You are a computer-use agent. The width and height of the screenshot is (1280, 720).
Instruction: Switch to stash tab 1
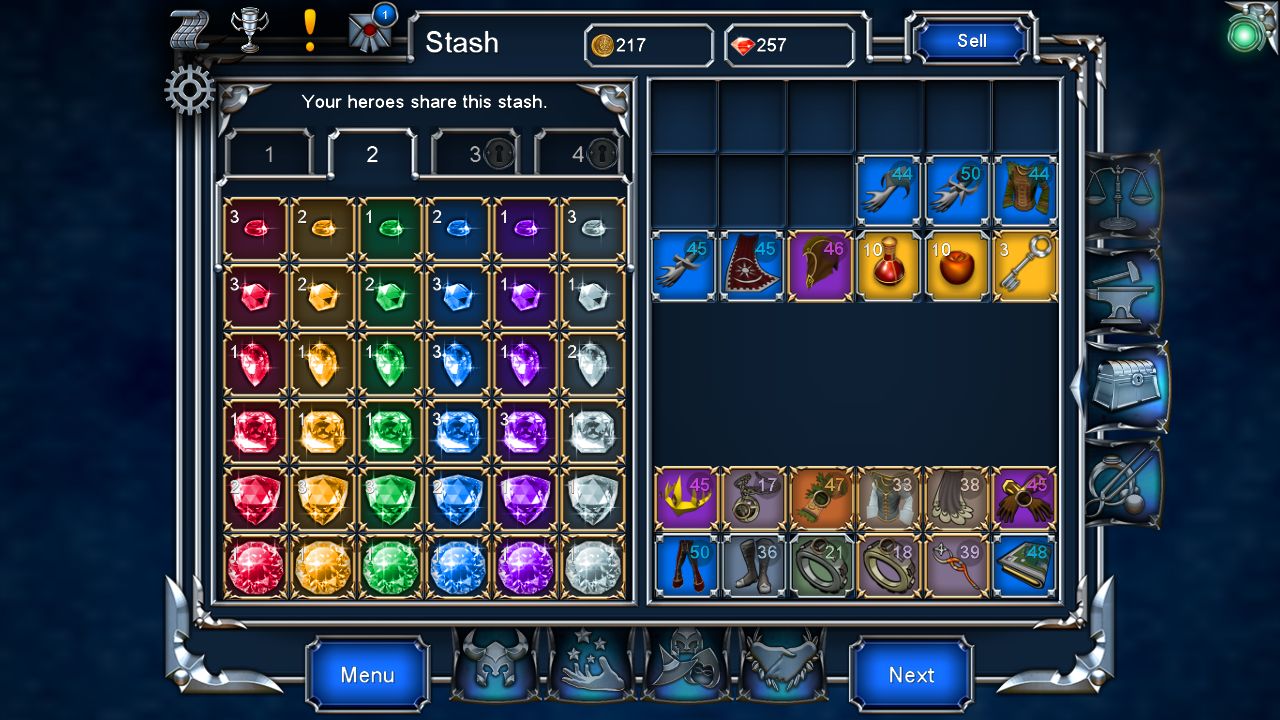[270, 154]
